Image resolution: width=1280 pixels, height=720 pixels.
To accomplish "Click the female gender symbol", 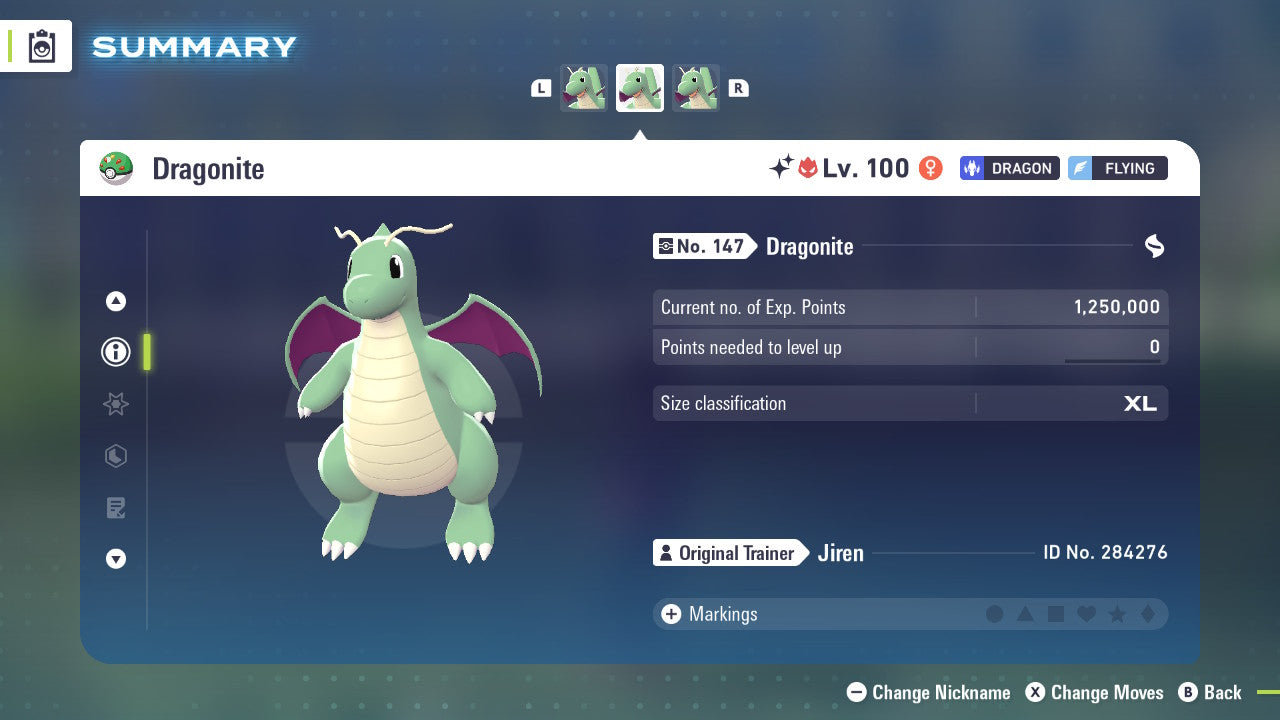I will tap(930, 168).
